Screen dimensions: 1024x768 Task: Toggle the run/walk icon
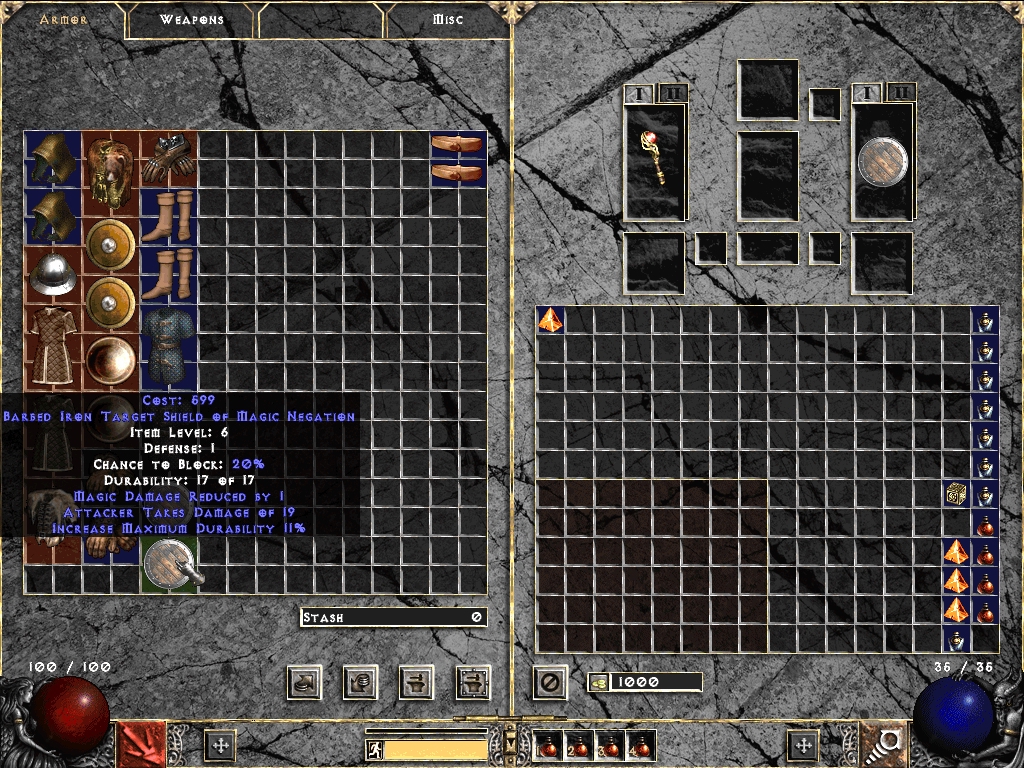coord(374,749)
